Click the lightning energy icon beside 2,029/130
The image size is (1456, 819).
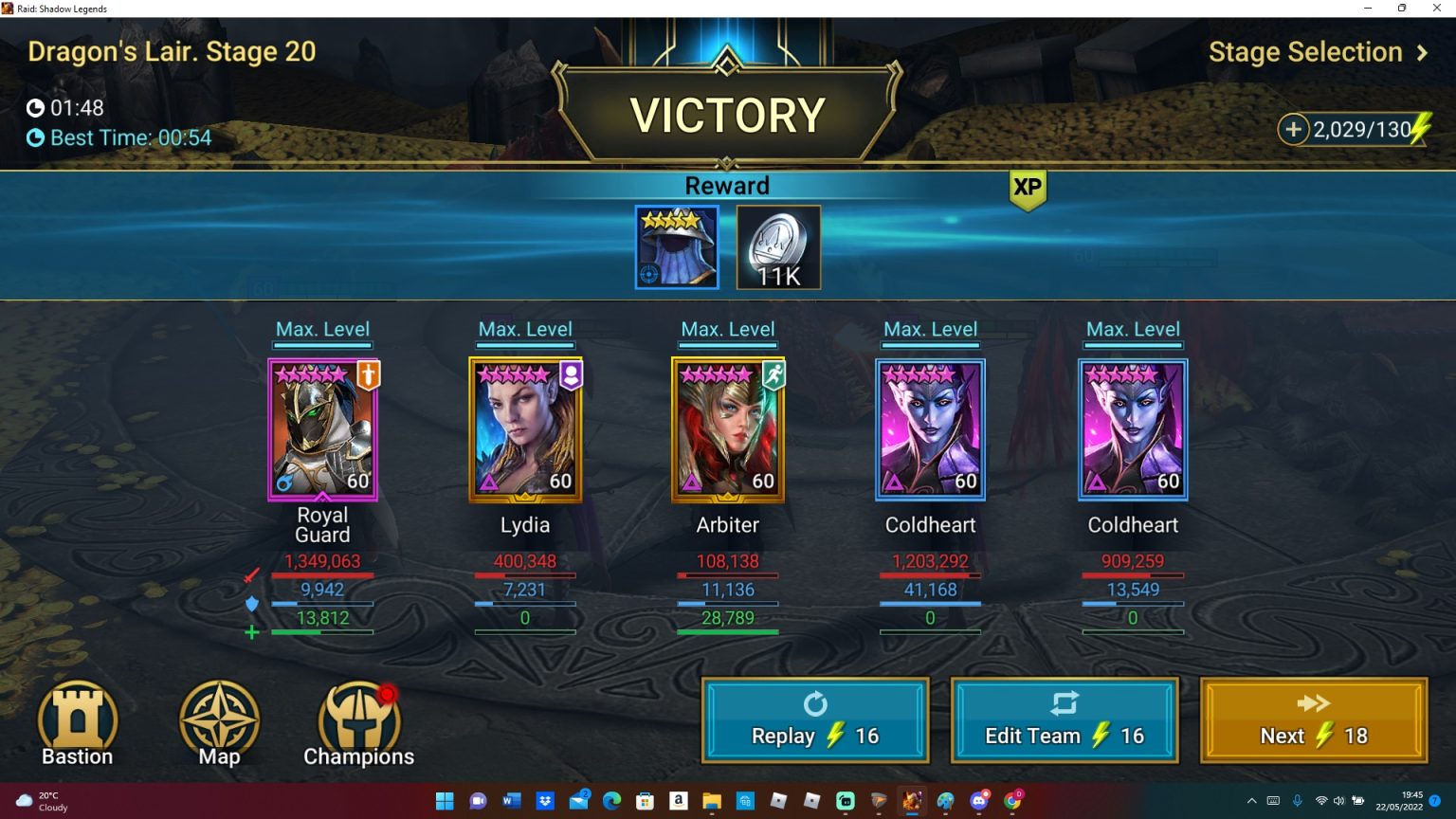pyautogui.click(x=1421, y=128)
